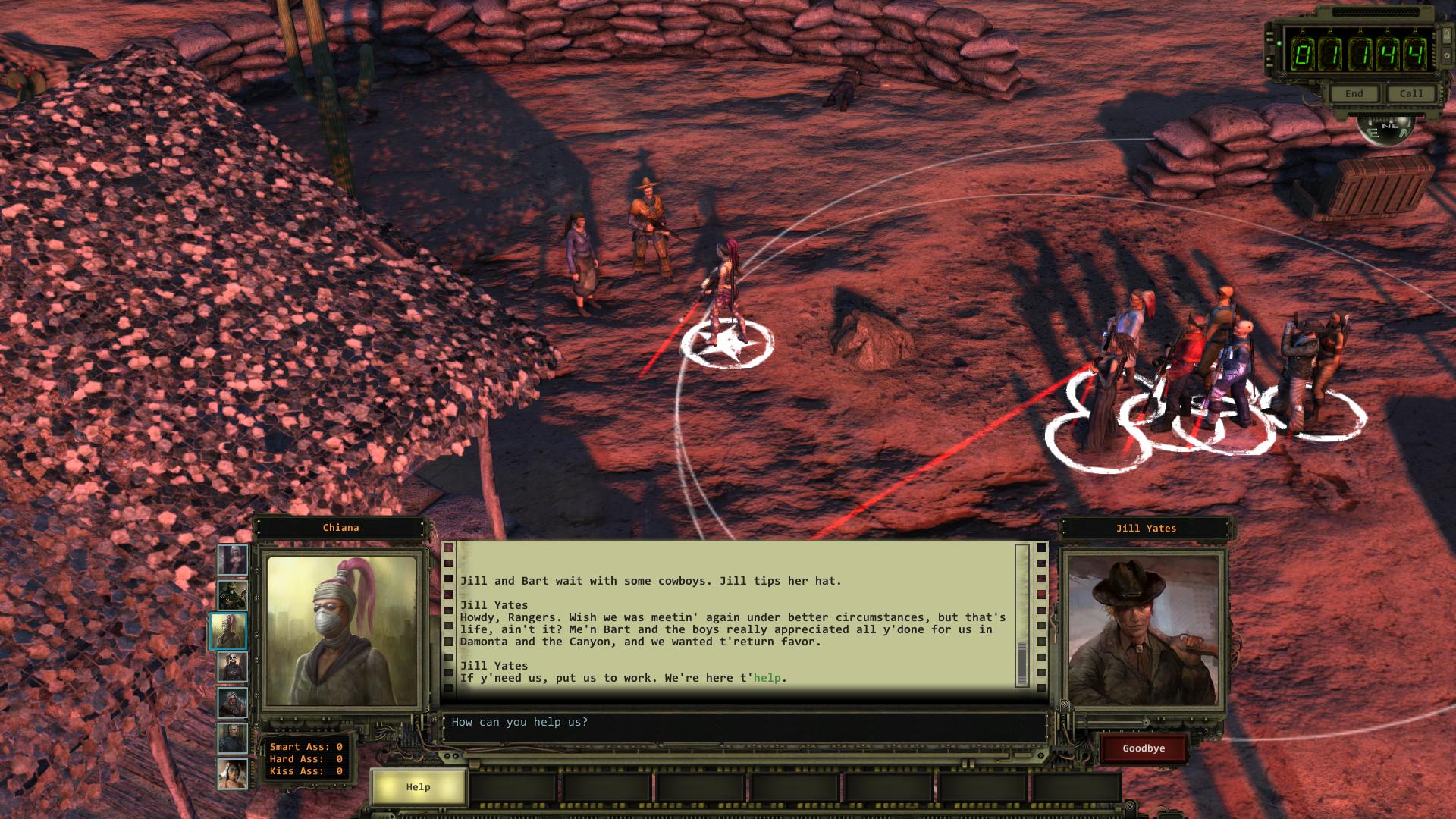Viewport: 1456px width, 819px height.
Task: Click the Help keyword button
Action: pyautogui.click(x=418, y=787)
